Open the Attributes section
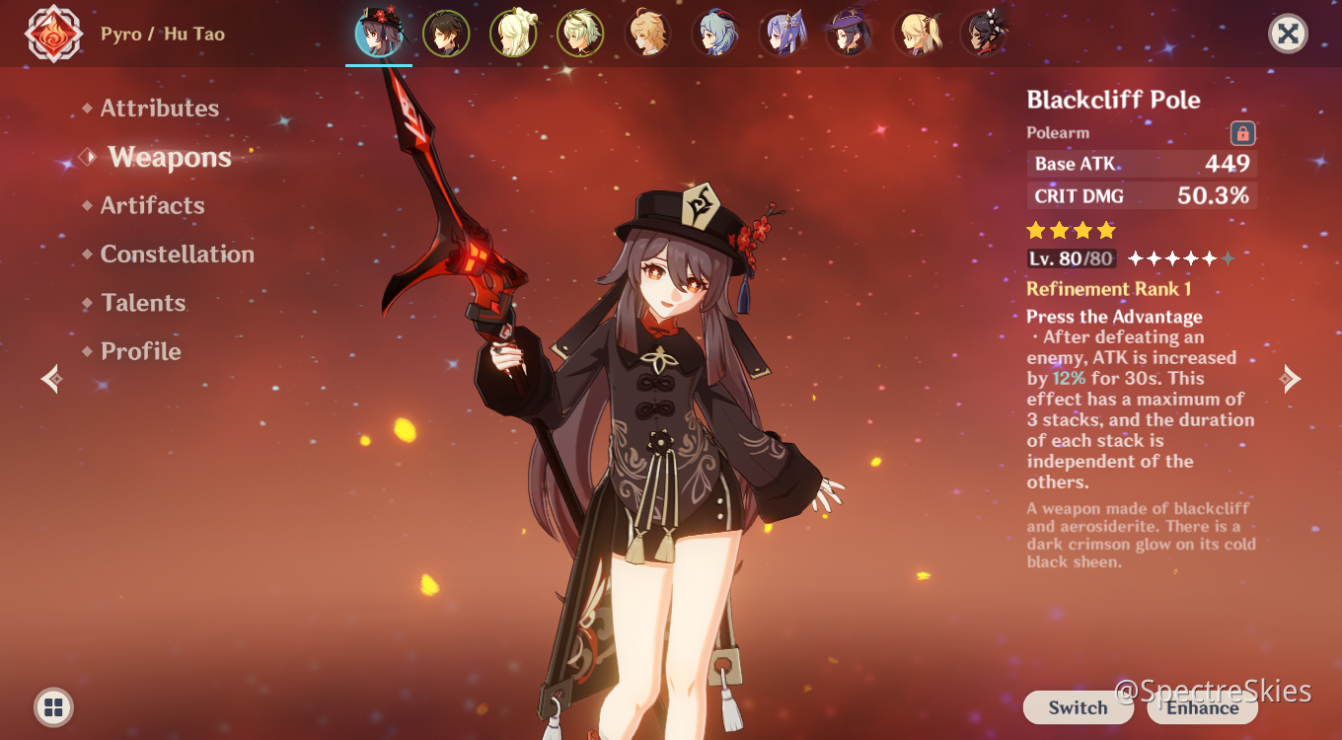 (x=160, y=108)
